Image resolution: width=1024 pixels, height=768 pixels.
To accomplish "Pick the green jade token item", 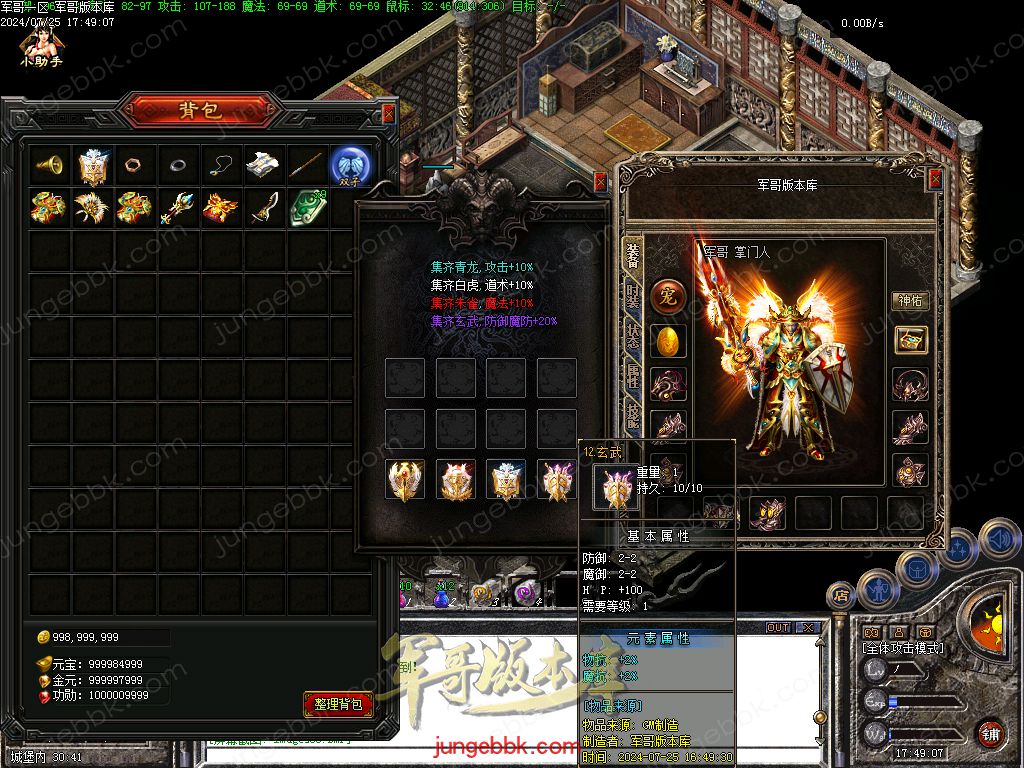I will click(x=305, y=208).
